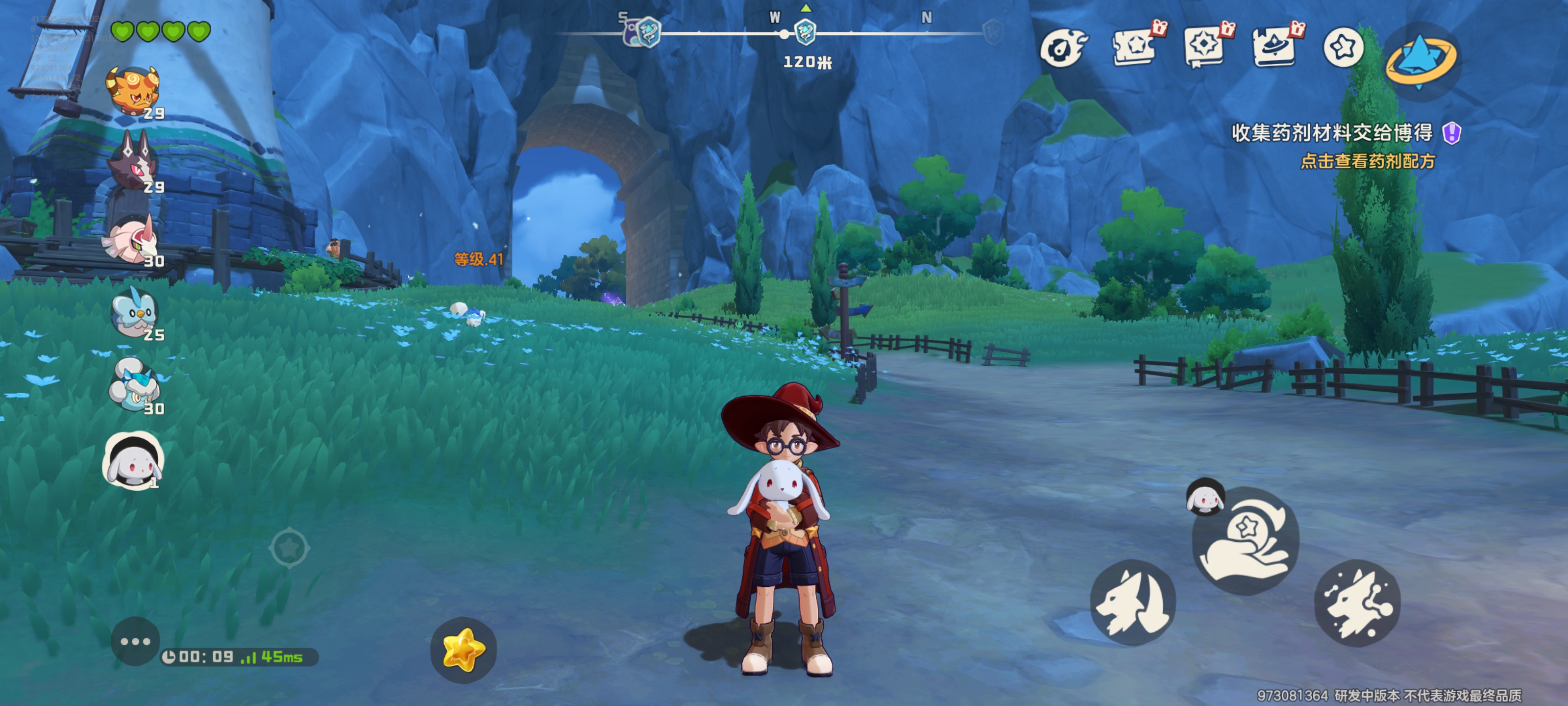
Task: Open the flaming eye icon menu
Action: tap(1061, 48)
